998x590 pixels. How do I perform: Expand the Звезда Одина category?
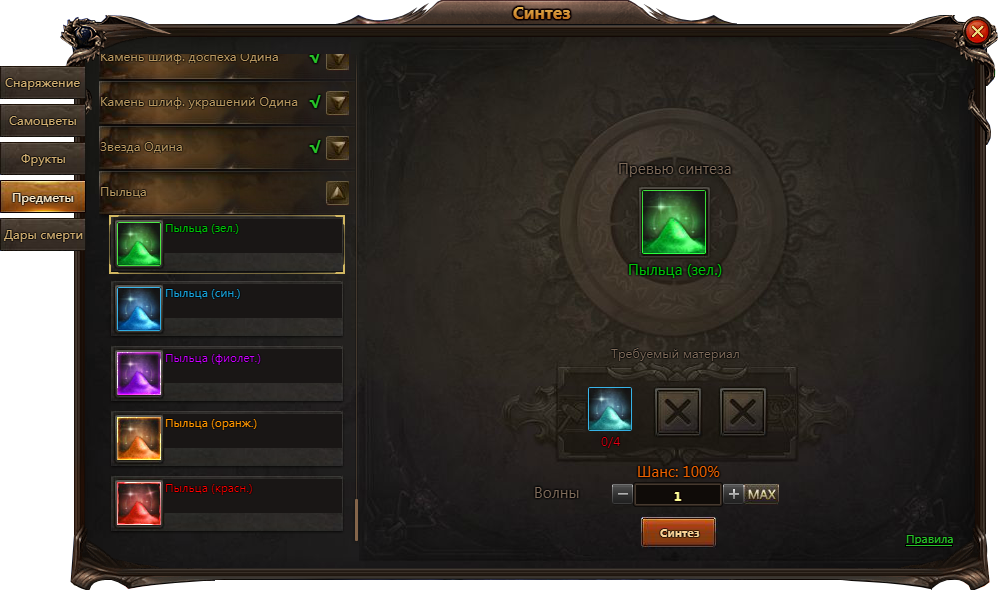[338, 148]
